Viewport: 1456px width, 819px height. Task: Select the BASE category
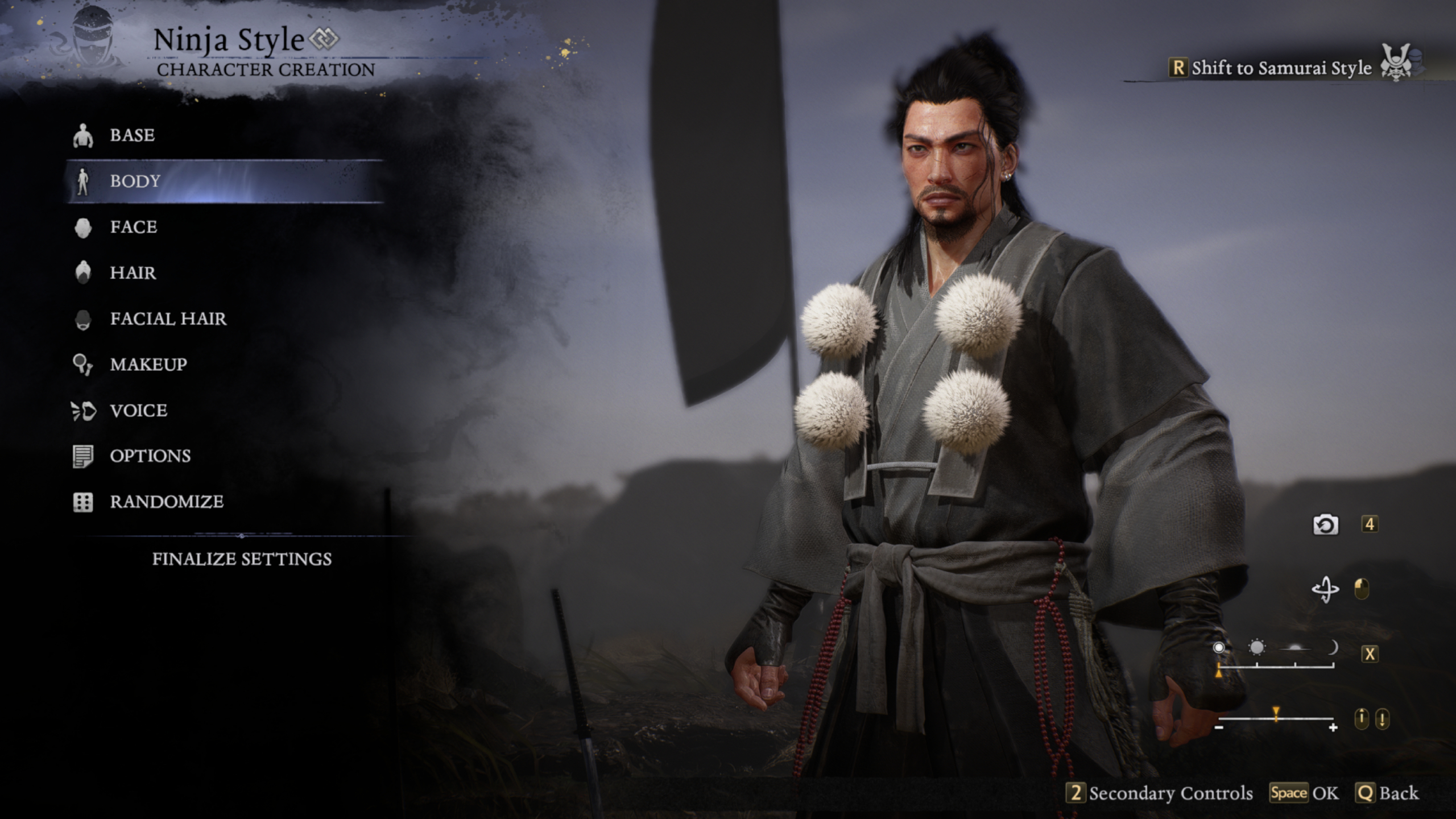point(131,135)
